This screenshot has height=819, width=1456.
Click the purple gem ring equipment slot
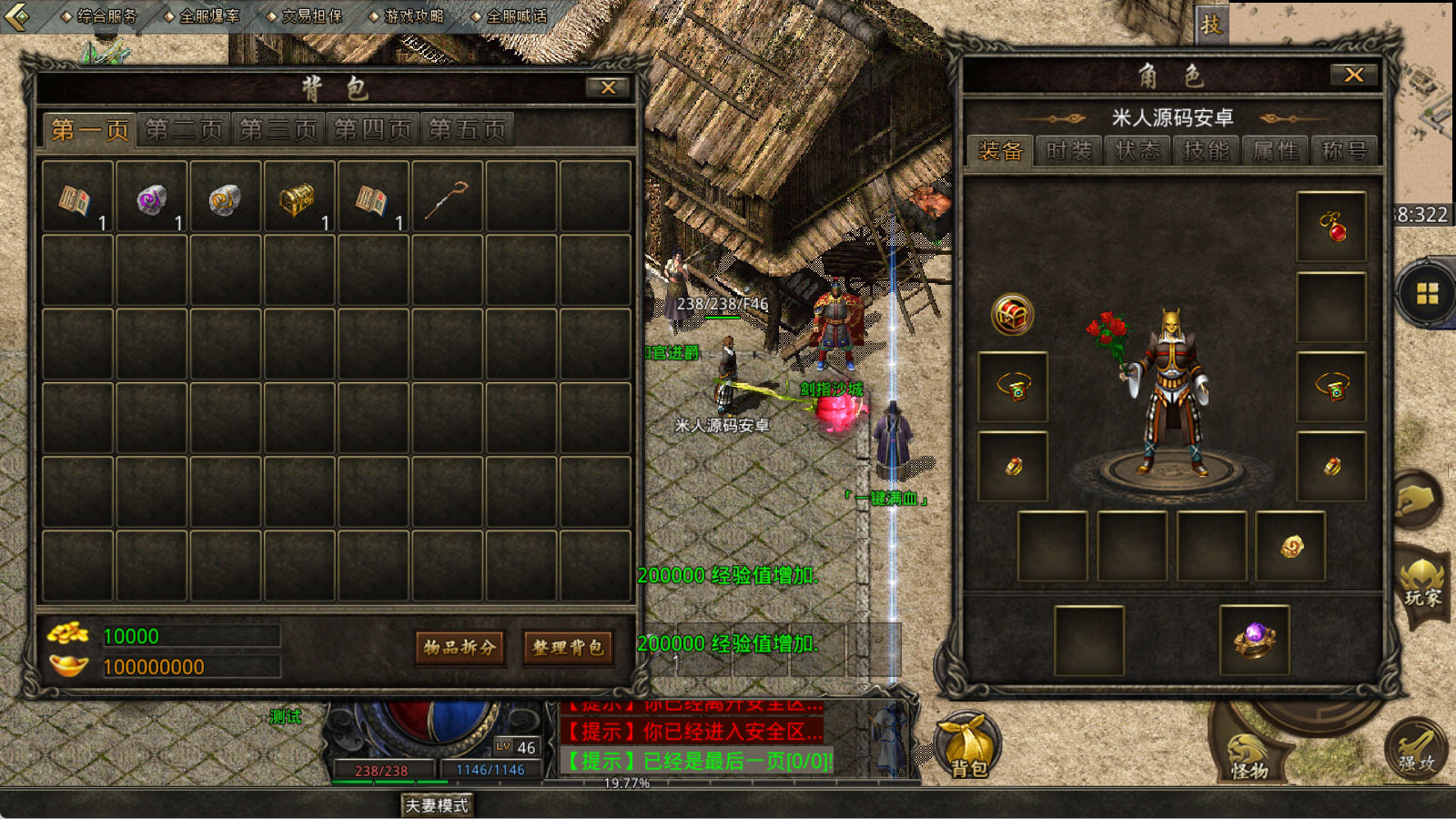1254,640
